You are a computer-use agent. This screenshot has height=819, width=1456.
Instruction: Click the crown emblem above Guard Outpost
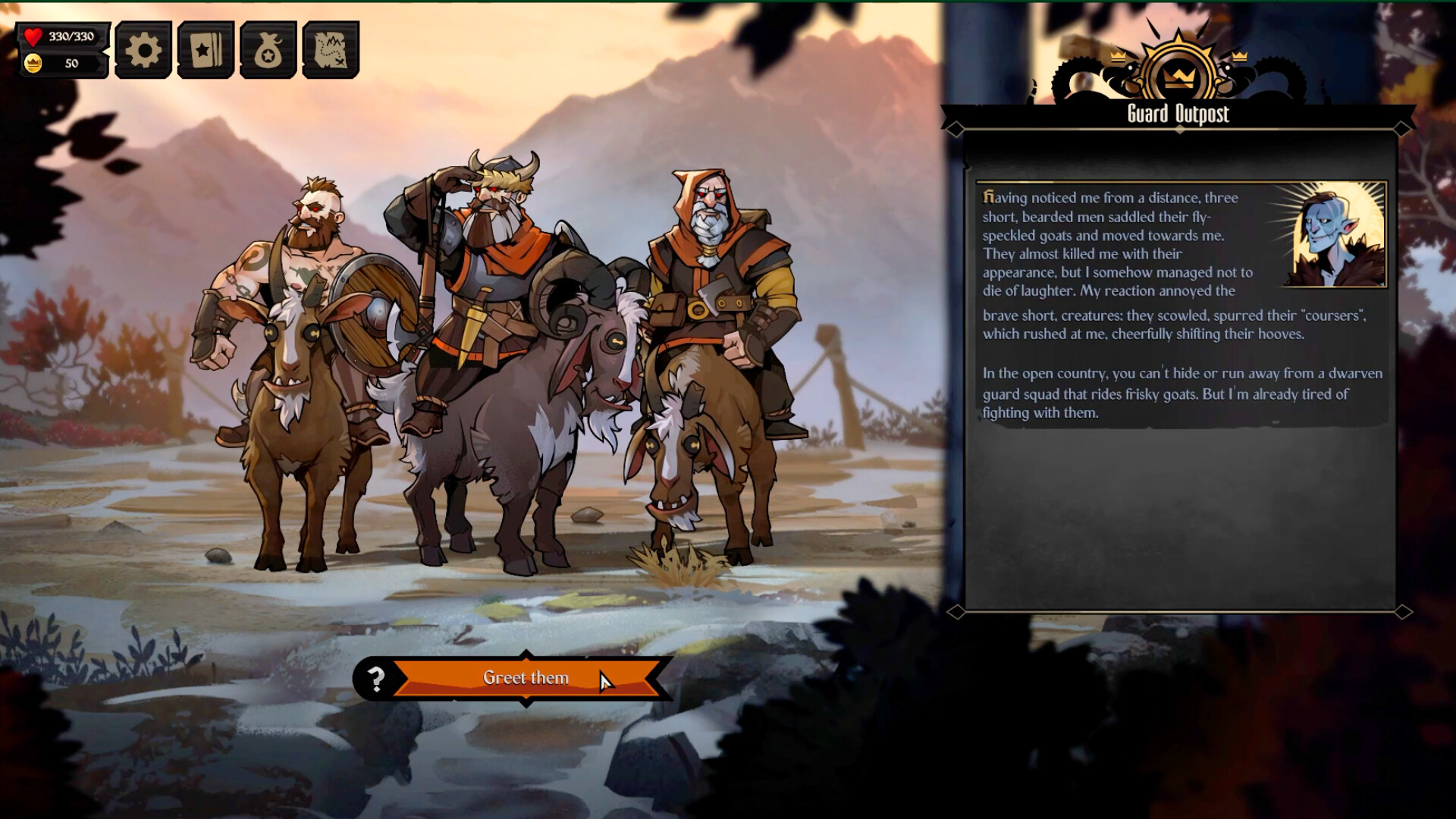point(1178,74)
